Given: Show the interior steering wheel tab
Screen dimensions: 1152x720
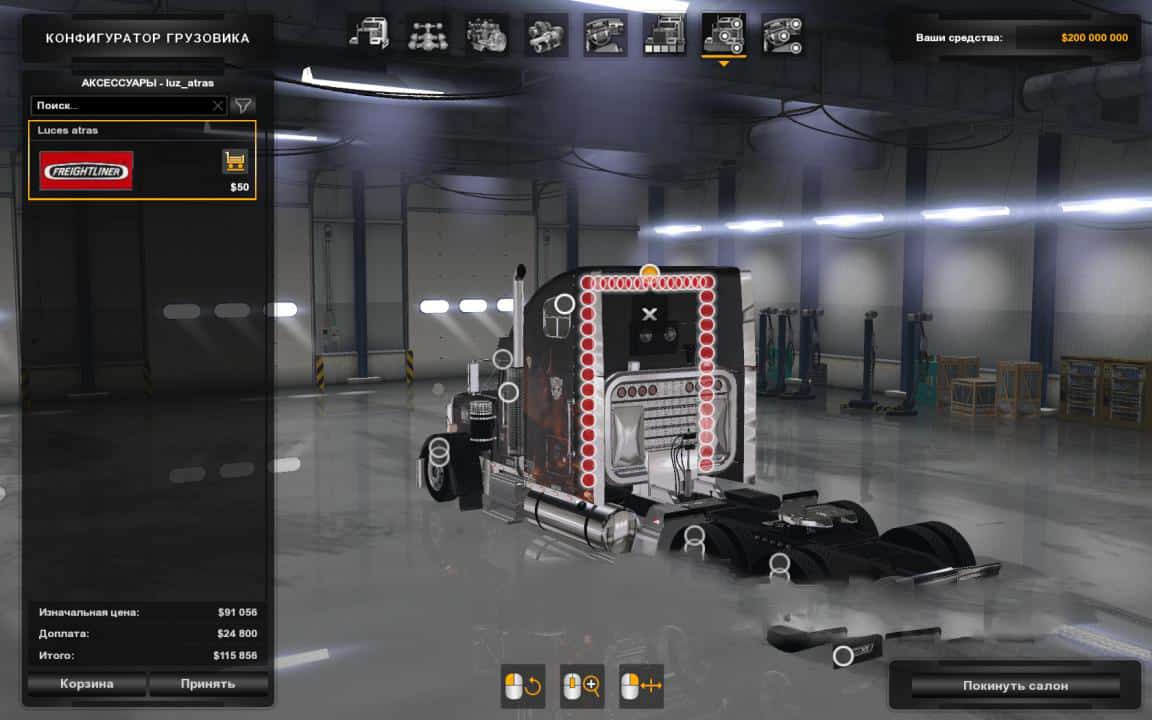Looking at the screenshot, I should coord(605,35).
